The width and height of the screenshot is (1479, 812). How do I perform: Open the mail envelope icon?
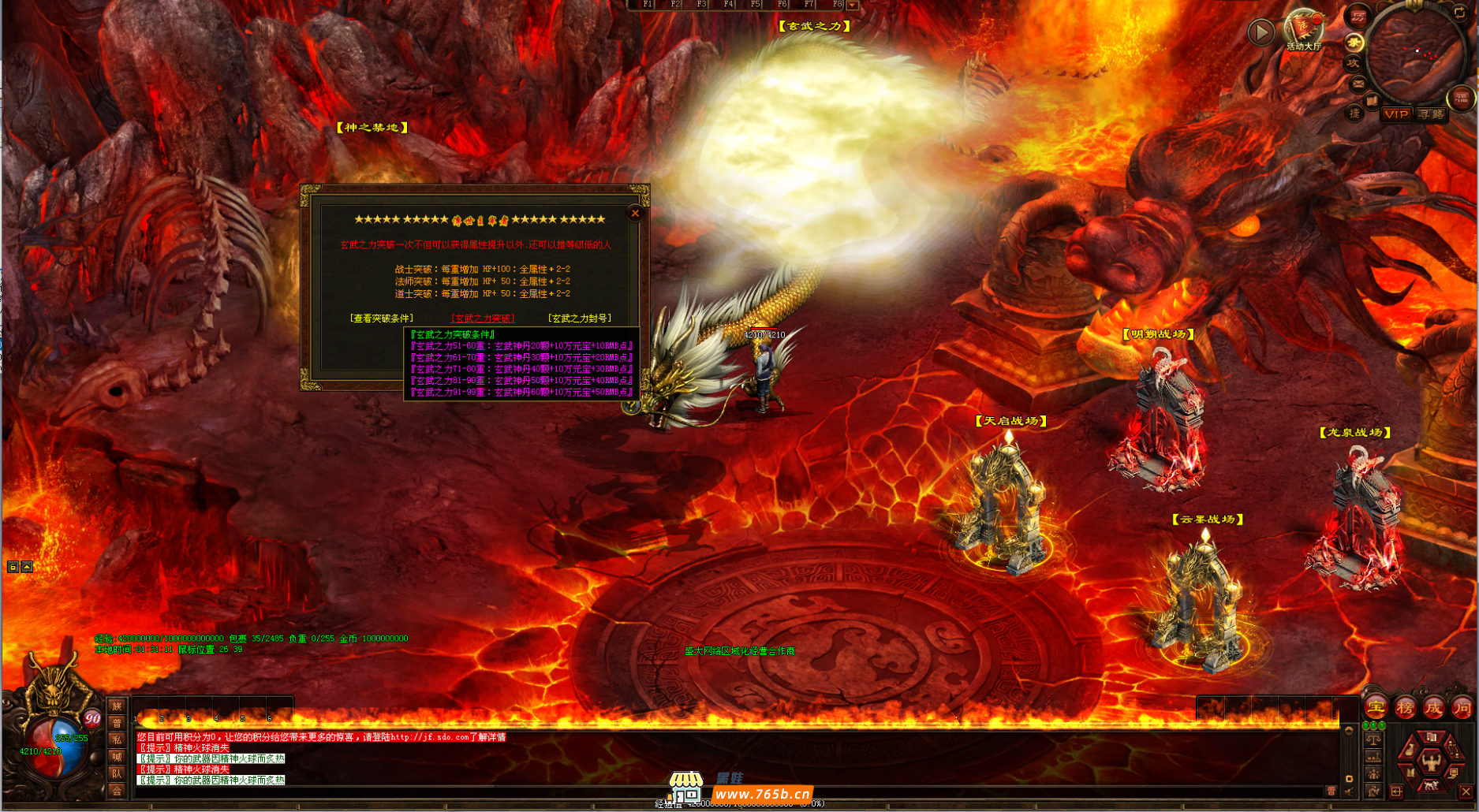[x=1358, y=83]
